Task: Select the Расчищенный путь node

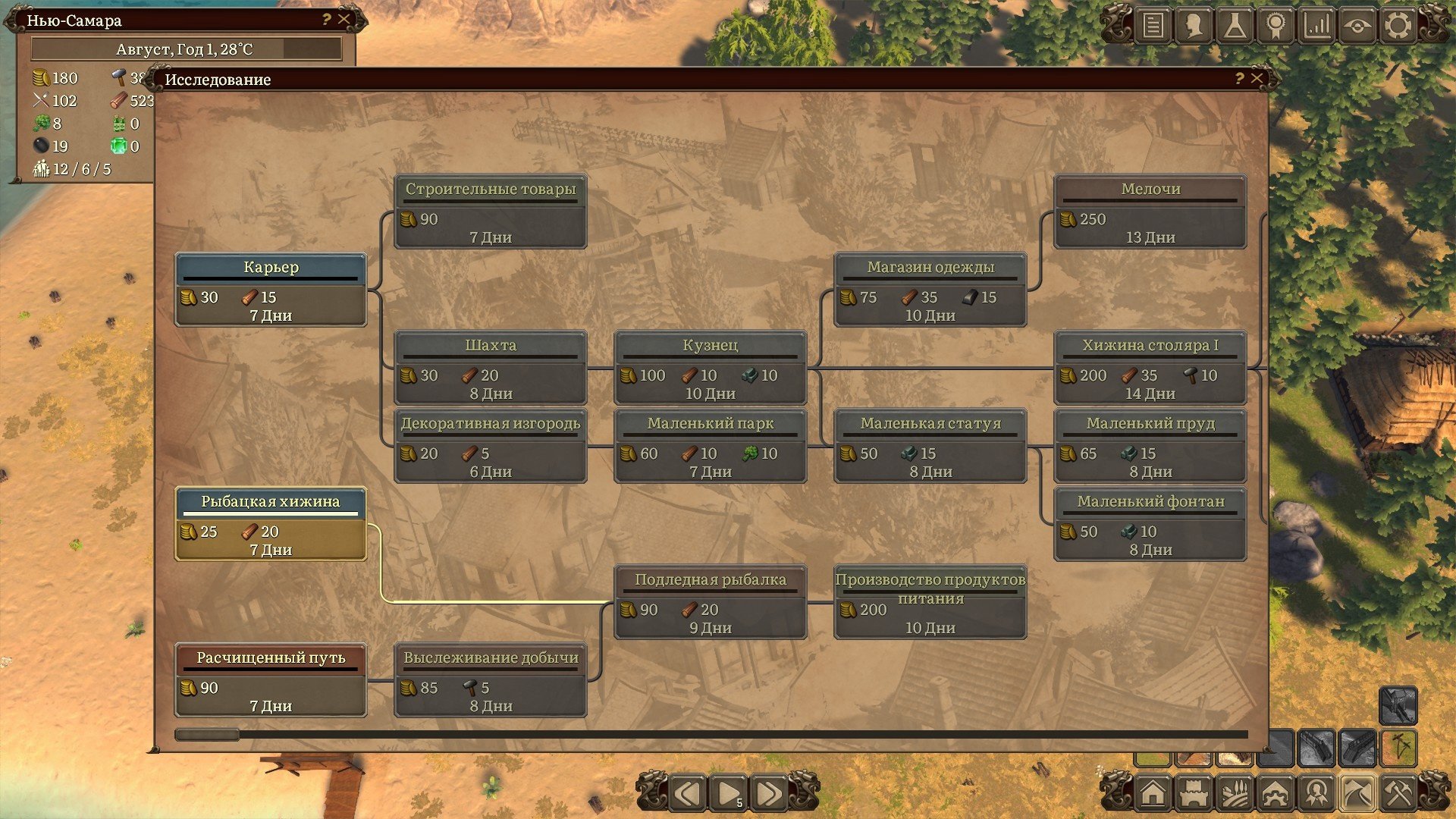Action: 271,680
